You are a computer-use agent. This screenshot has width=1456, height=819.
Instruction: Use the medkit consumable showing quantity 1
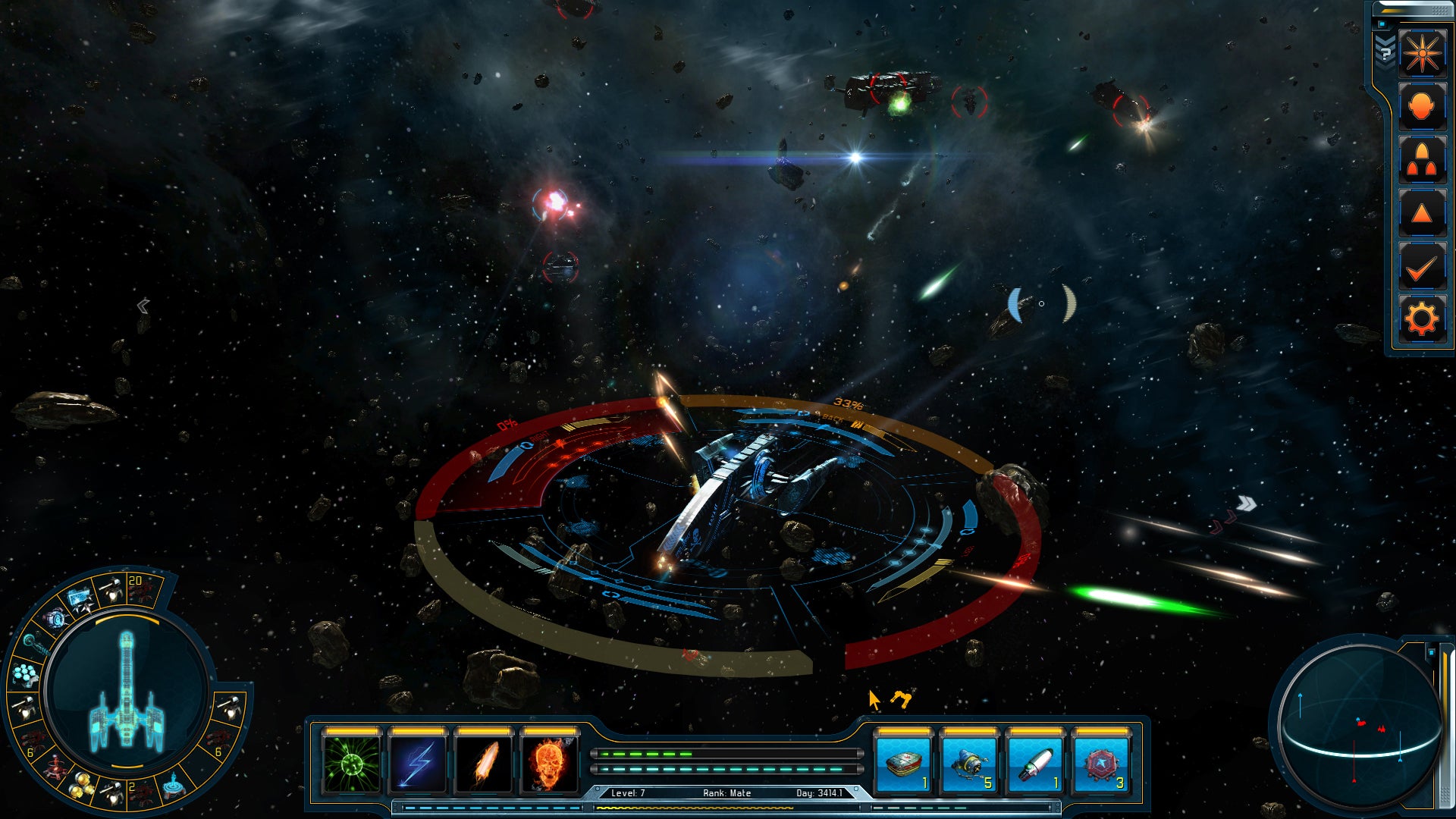click(902, 766)
